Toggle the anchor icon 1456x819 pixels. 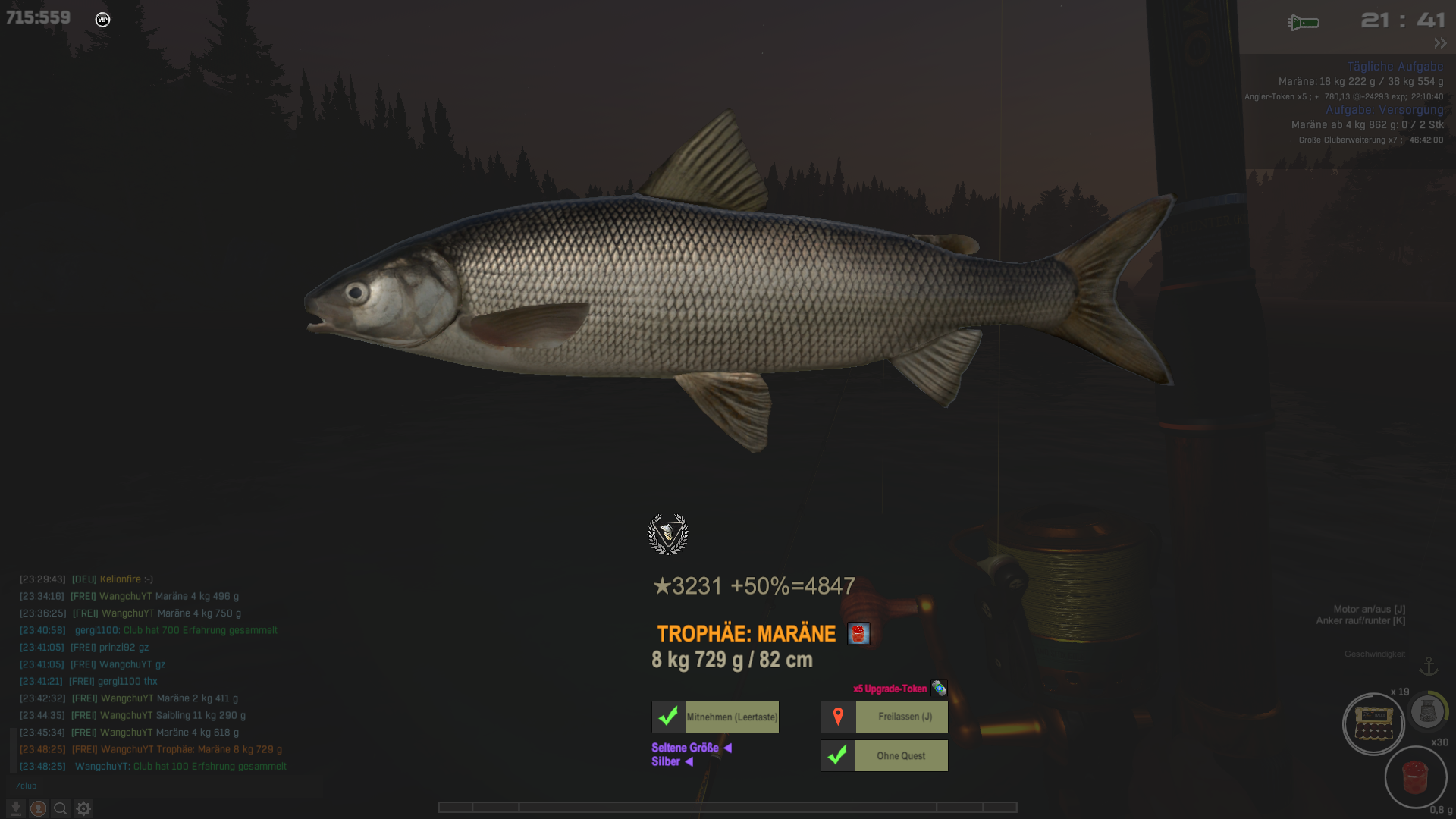pyautogui.click(x=1429, y=667)
